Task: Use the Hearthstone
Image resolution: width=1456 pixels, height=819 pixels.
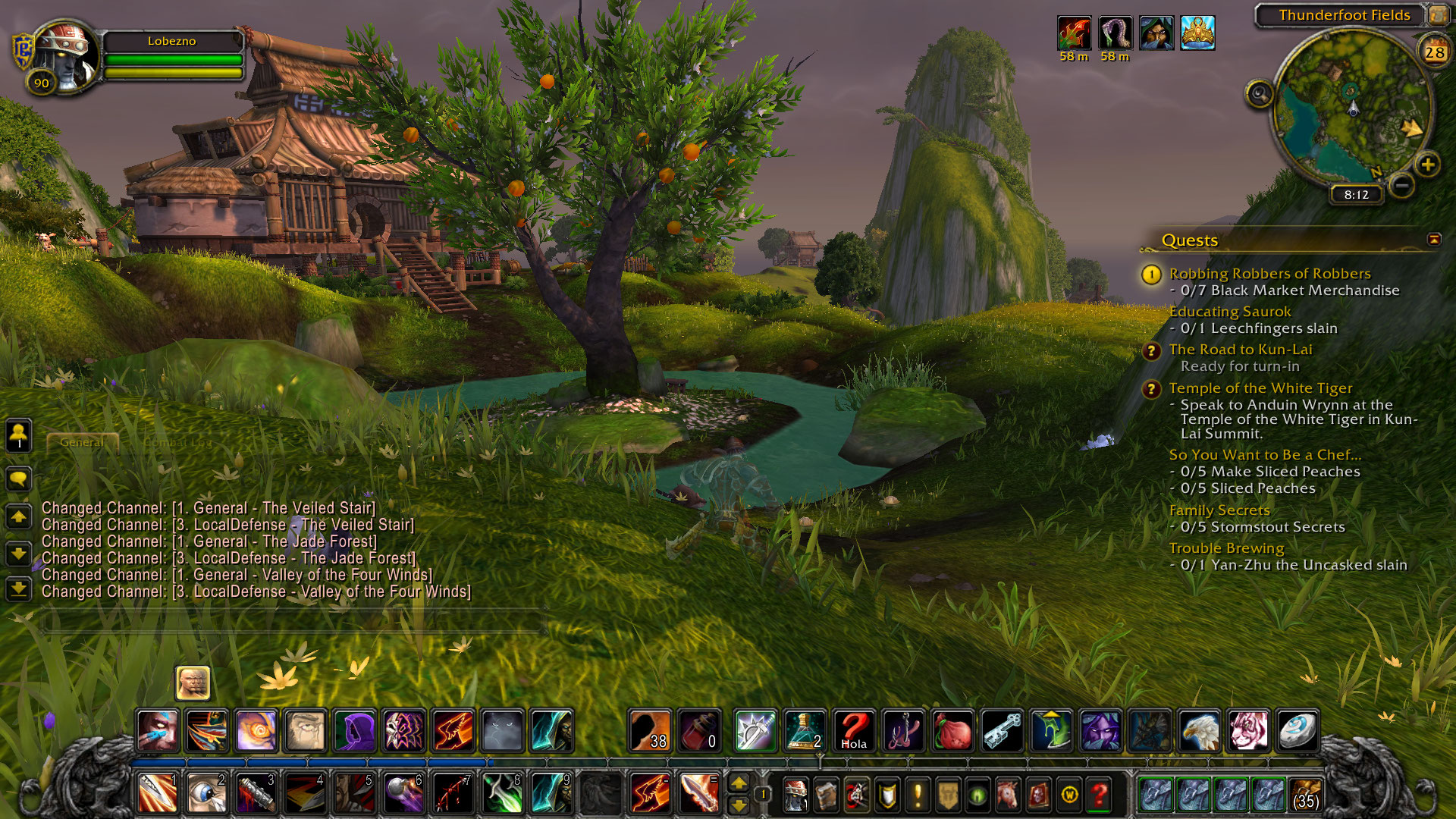Action: pos(1298,731)
